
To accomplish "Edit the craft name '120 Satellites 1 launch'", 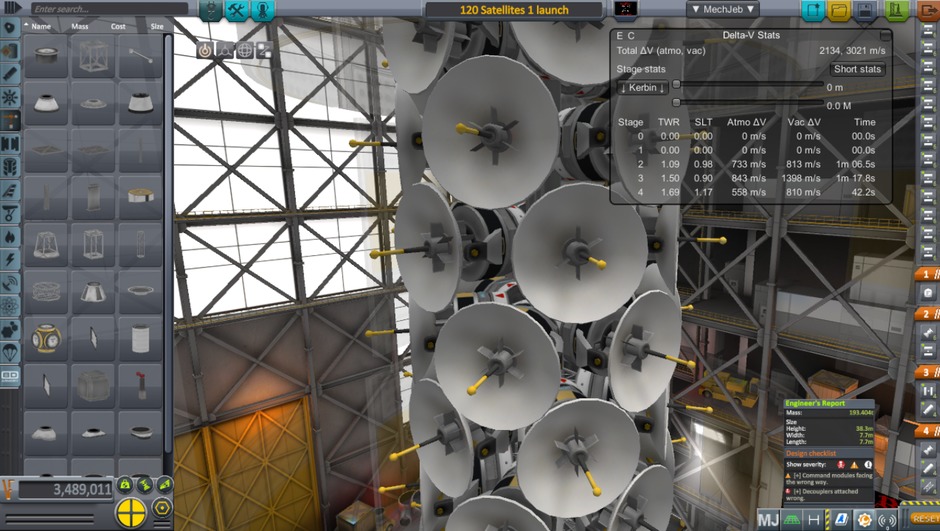I will tap(514, 10).
